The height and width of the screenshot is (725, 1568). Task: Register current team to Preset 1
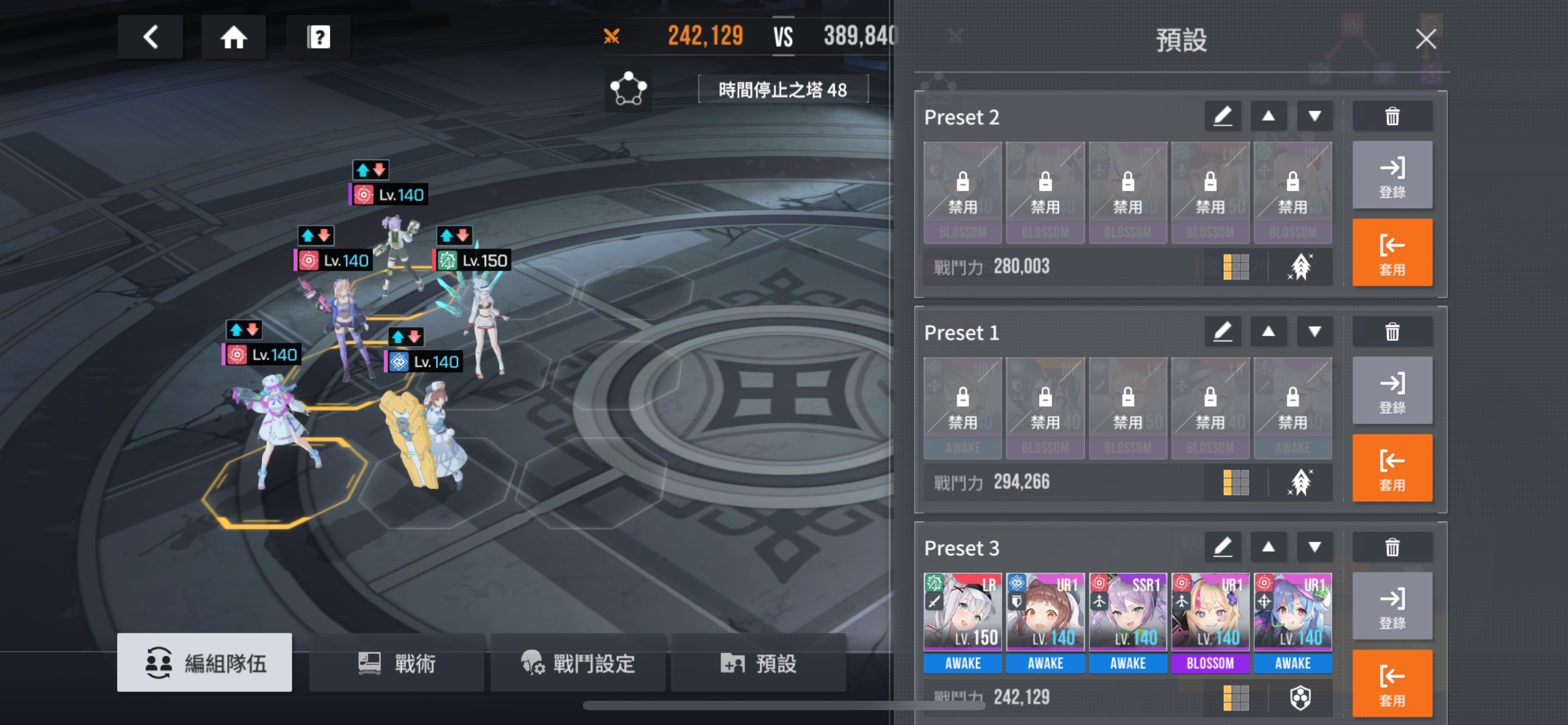click(x=1392, y=390)
